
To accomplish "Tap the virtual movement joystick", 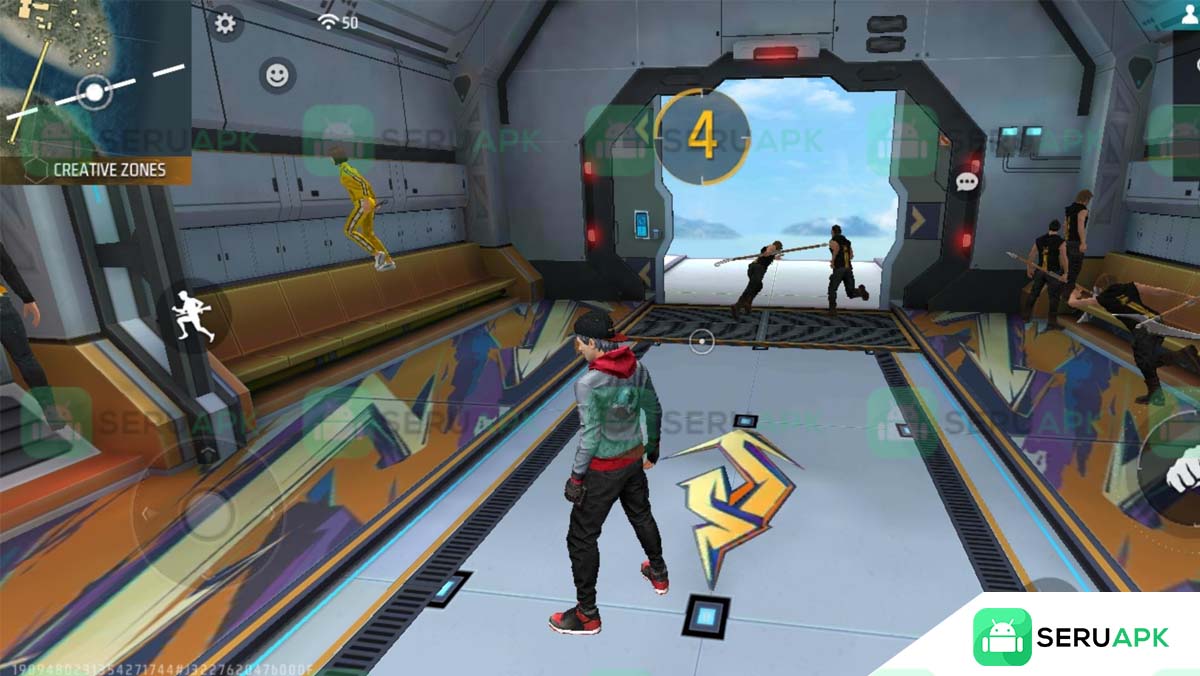I will point(208,516).
